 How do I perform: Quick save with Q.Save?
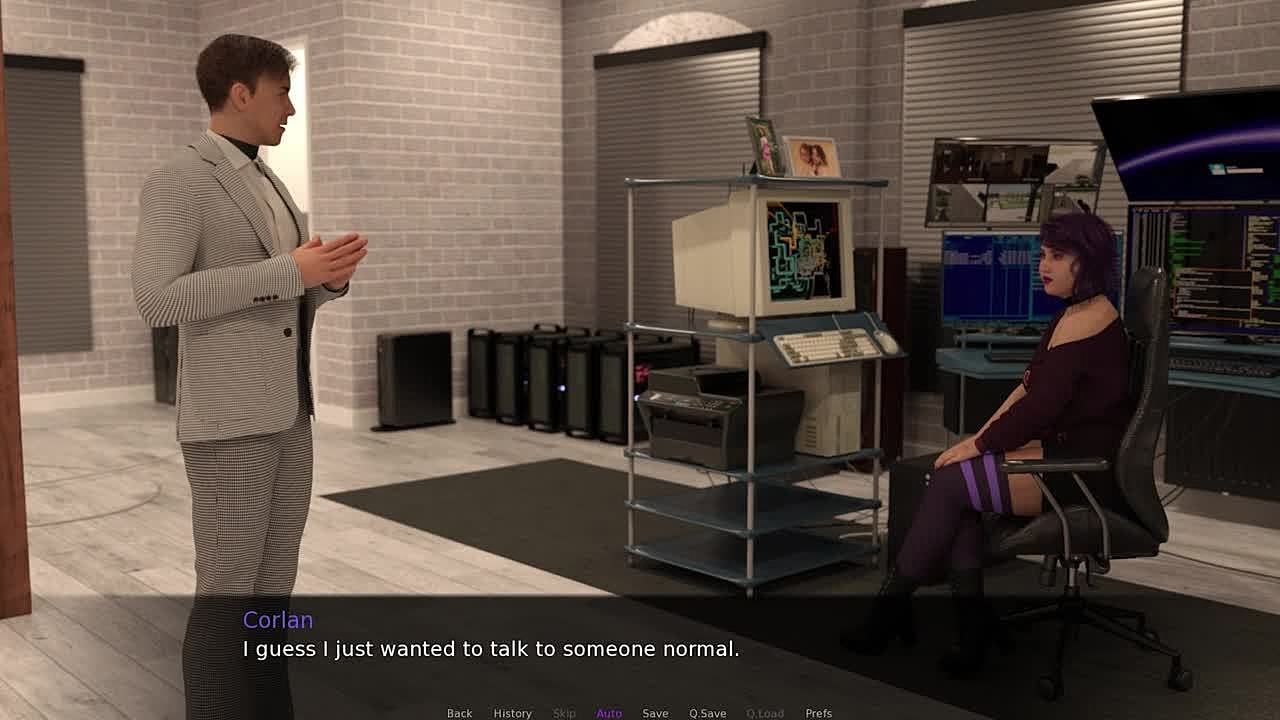pyautogui.click(x=707, y=713)
